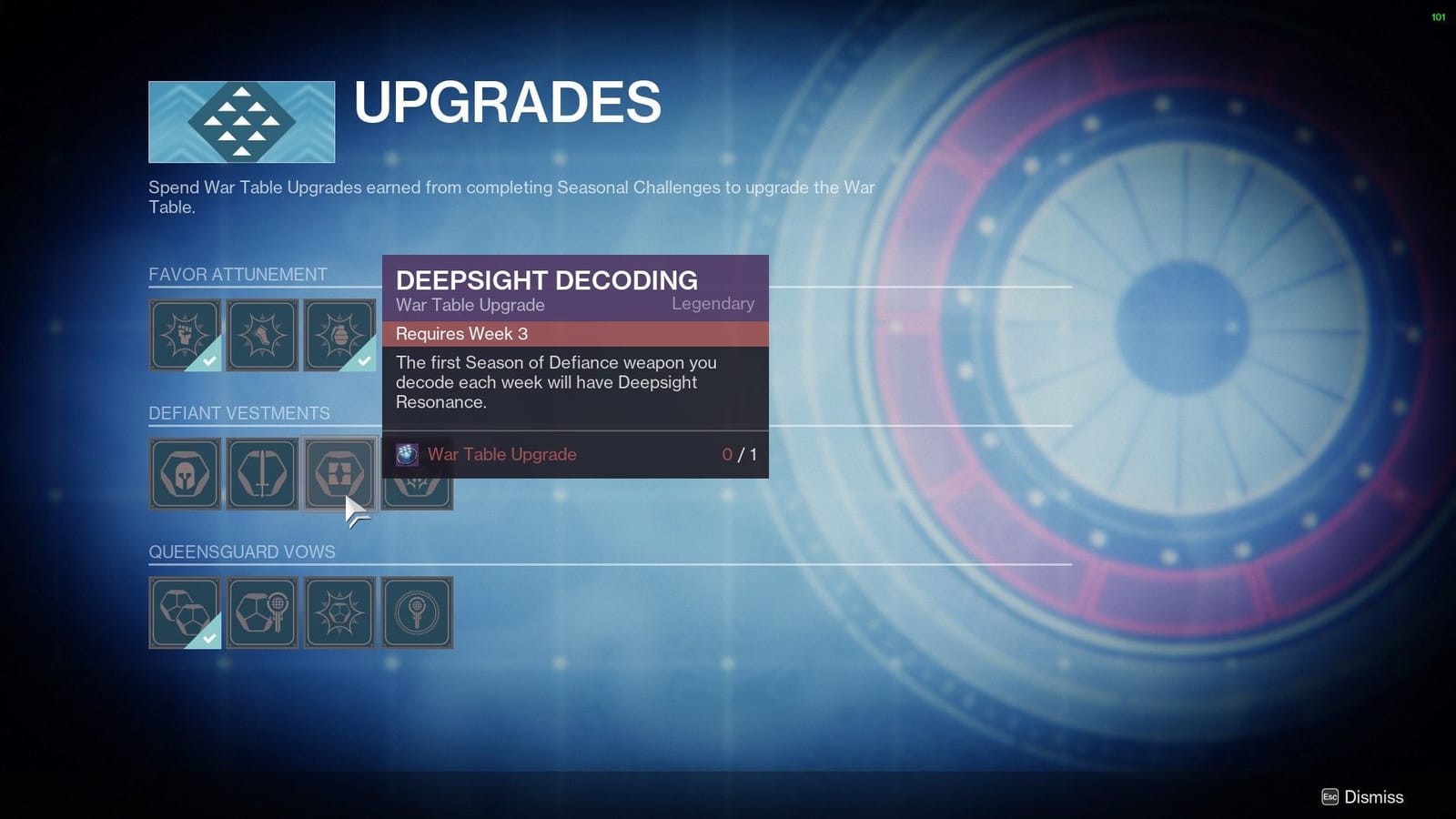Select the bursting engram upgrade in Queensguard Vows
The width and height of the screenshot is (1456, 819).
click(339, 612)
